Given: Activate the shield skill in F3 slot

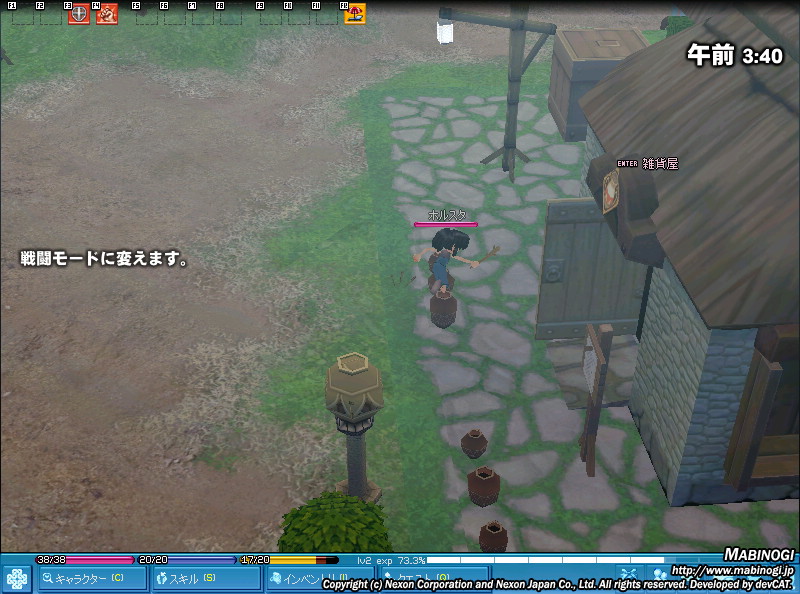Looking at the screenshot, I should [x=79, y=15].
